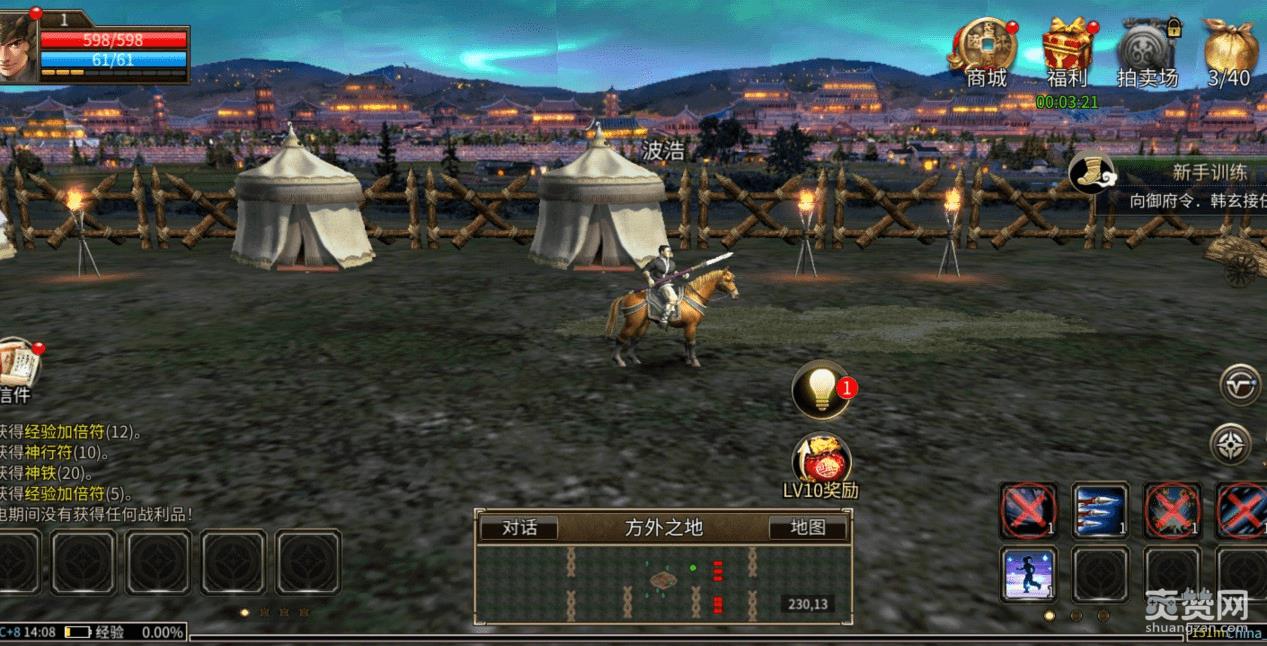The height and width of the screenshot is (646, 1267).
Task: Click the 对话 dialogue button
Action: pos(519,528)
